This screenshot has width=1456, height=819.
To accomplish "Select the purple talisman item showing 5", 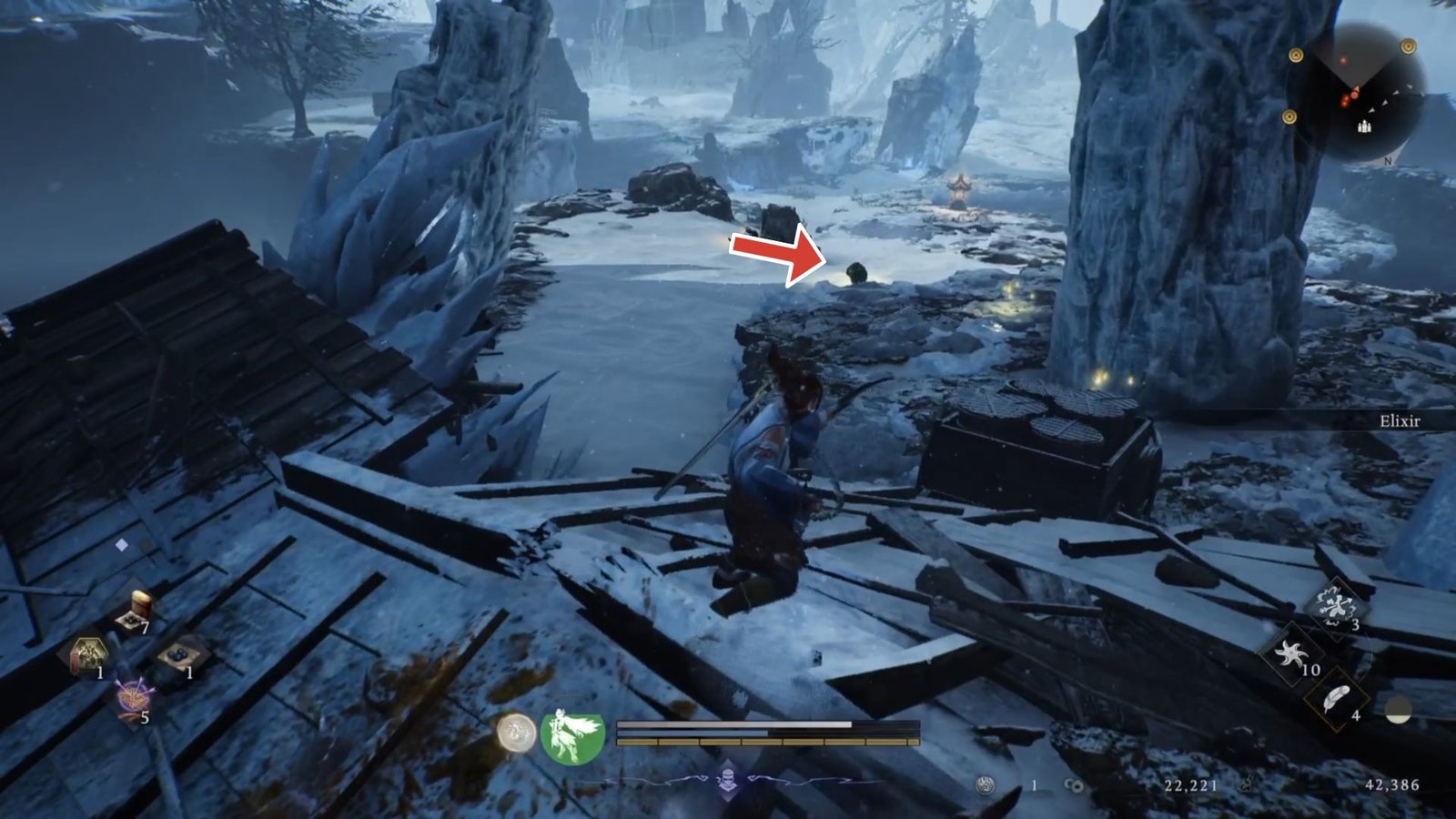I will pyautogui.click(x=134, y=693).
